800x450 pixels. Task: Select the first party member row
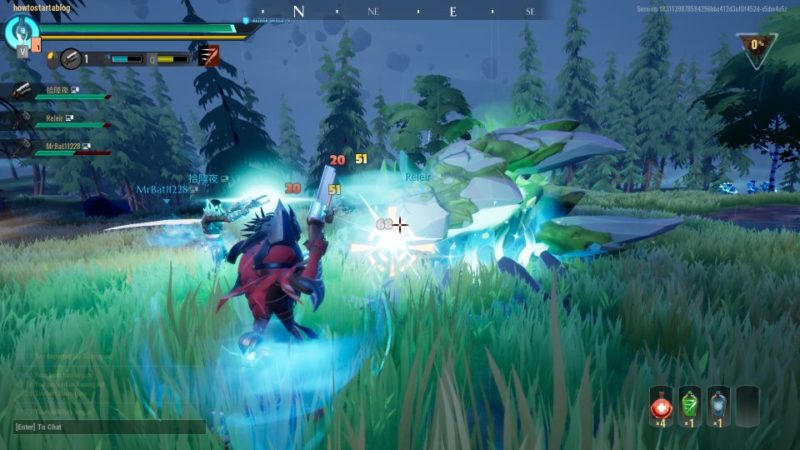click(55, 92)
